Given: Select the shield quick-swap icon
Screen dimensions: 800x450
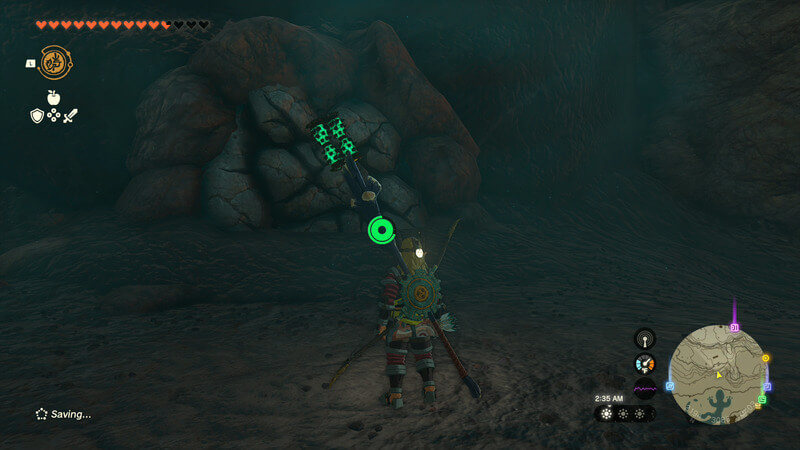Looking at the screenshot, I should tap(36, 116).
